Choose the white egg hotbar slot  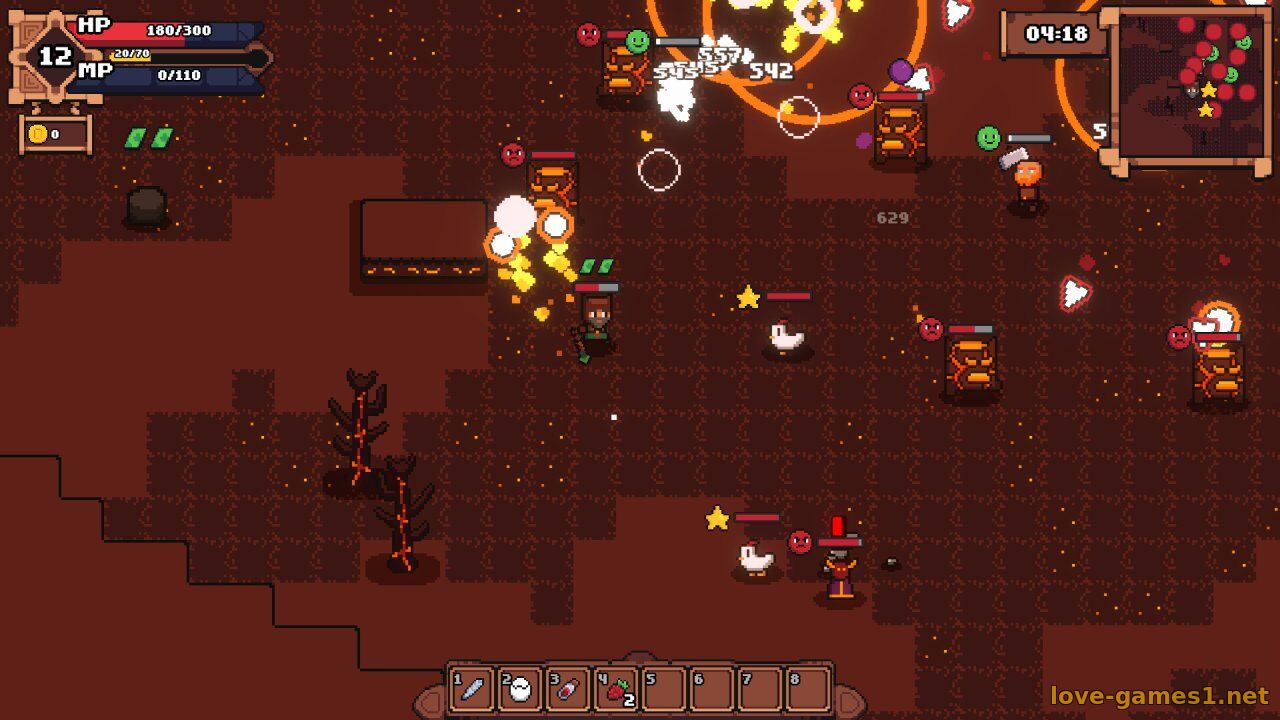click(x=520, y=689)
